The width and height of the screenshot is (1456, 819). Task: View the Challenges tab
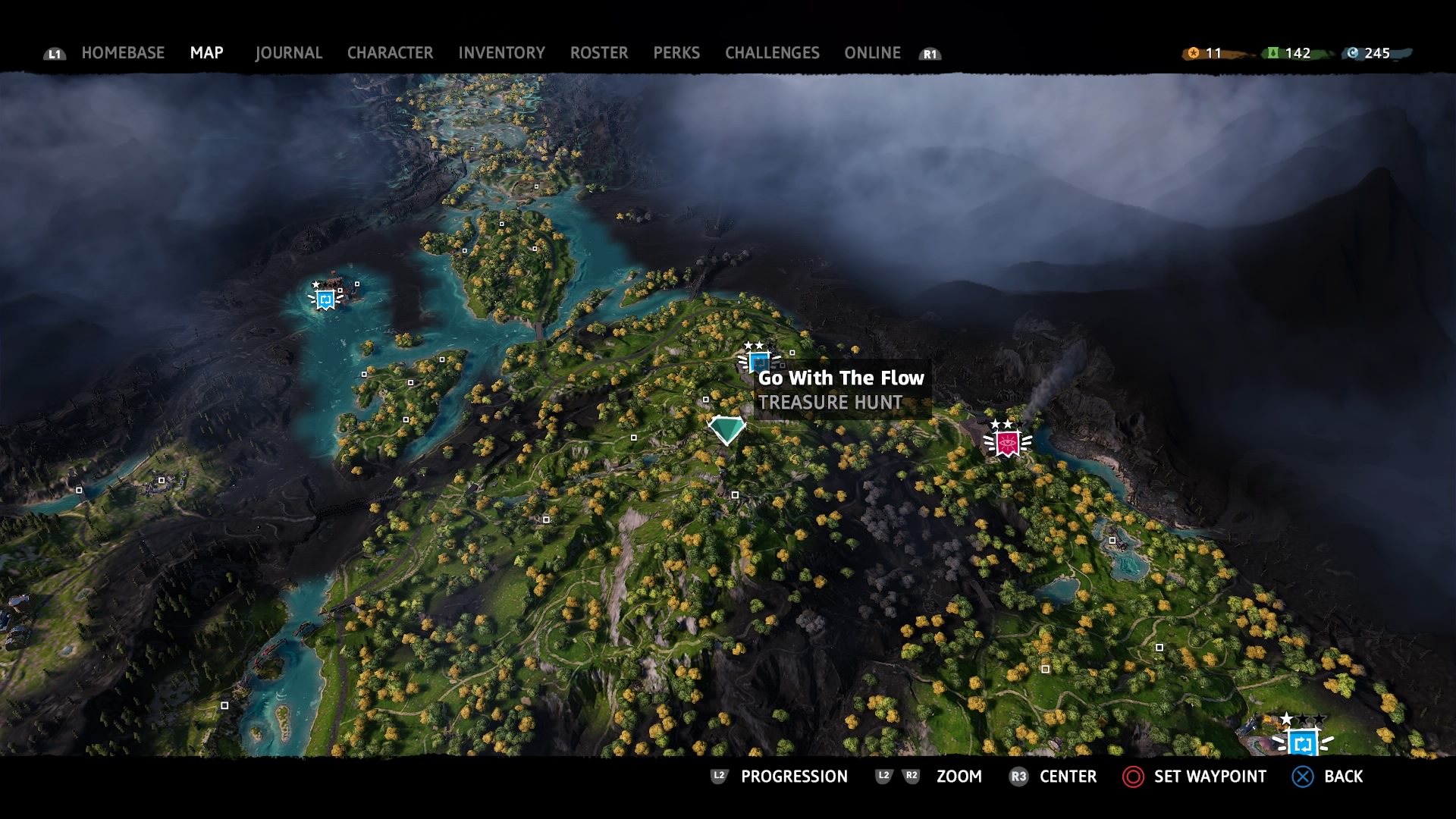tap(772, 53)
